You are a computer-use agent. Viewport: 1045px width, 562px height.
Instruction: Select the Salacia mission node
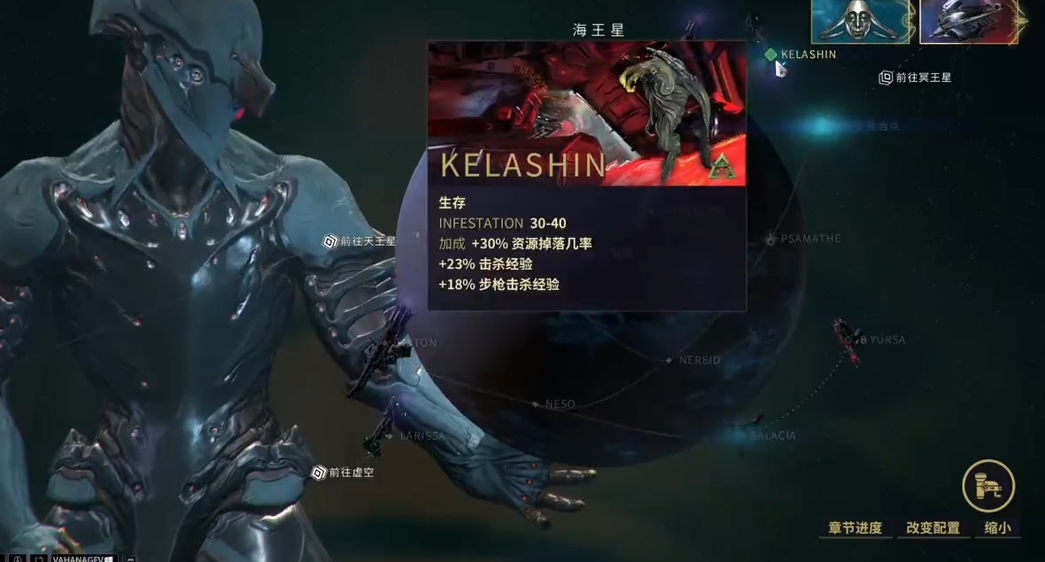click(x=756, y=435)
